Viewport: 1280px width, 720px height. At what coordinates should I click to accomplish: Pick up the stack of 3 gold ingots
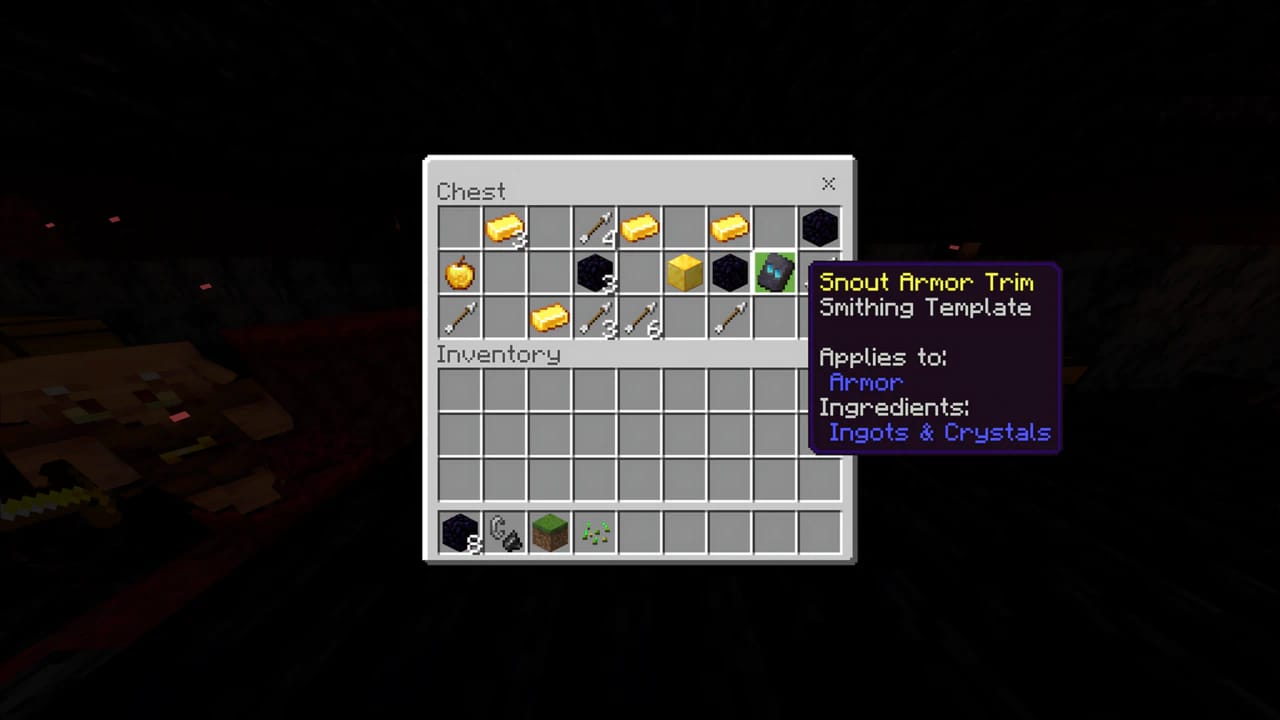click(505, 228)
